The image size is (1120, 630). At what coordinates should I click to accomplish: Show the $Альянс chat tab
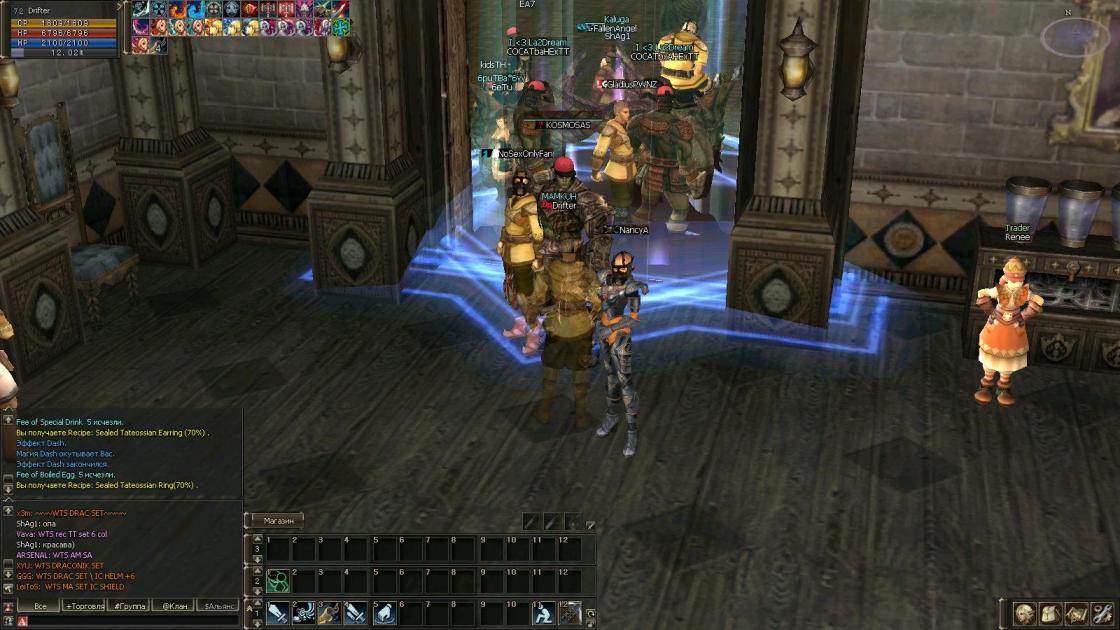[219, 606]
